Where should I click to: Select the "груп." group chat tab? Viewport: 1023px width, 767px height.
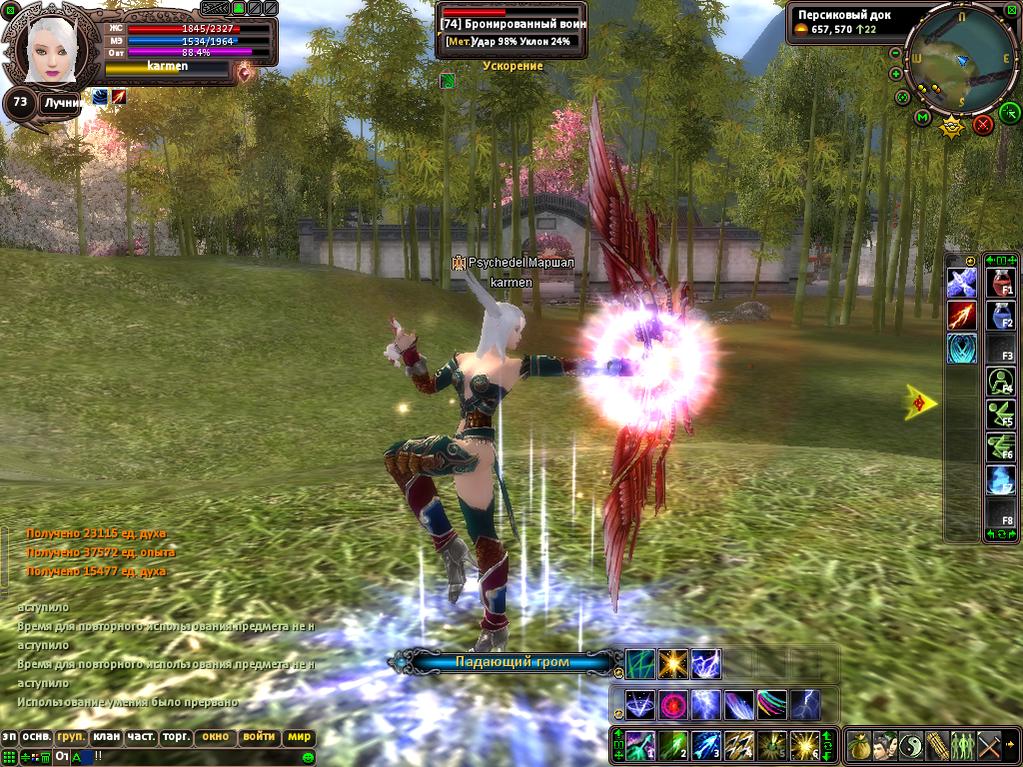pyautogui.click(x=71, y=737)
